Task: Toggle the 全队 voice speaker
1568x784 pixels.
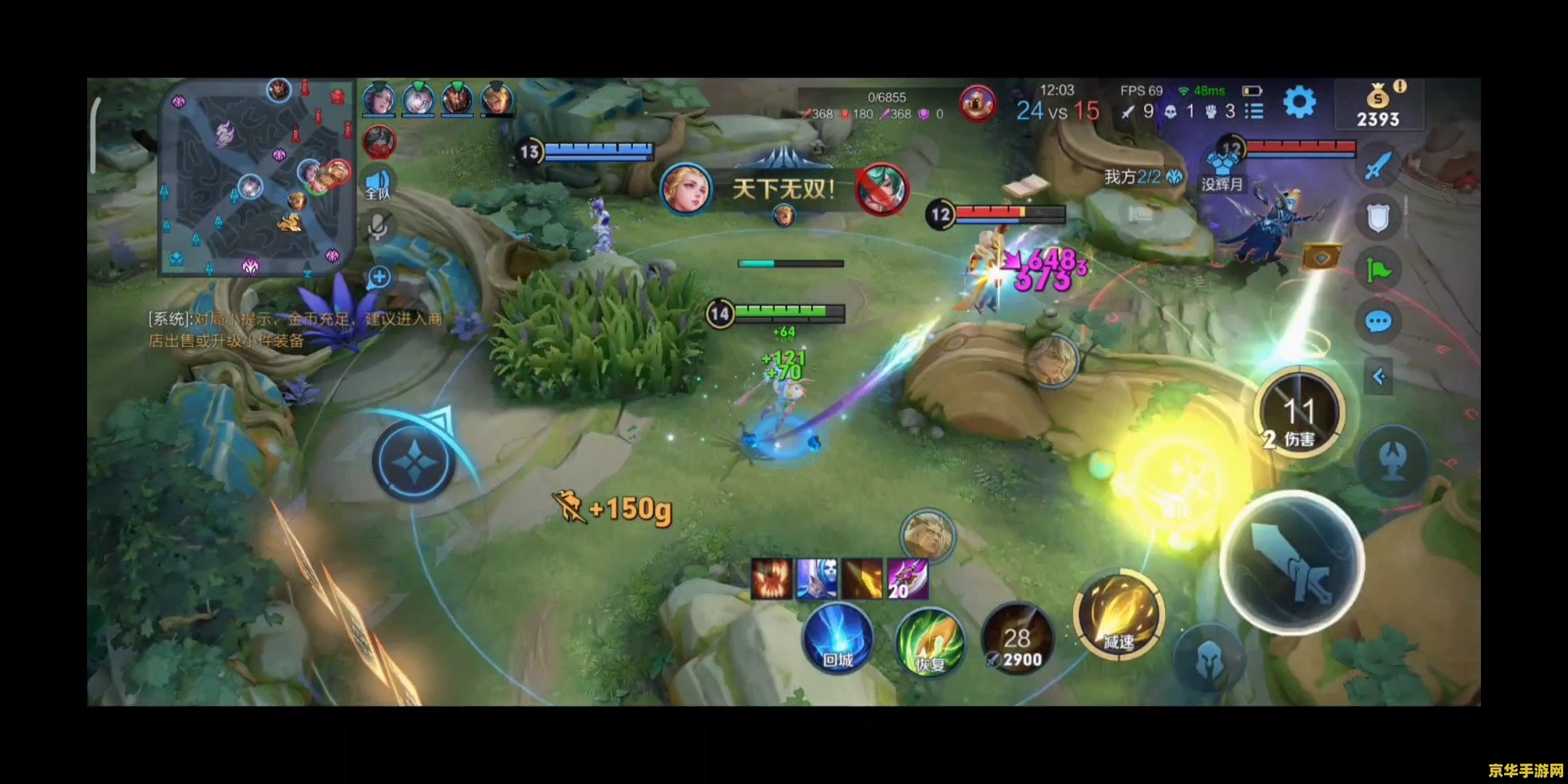Action: (x=377, y=182)
